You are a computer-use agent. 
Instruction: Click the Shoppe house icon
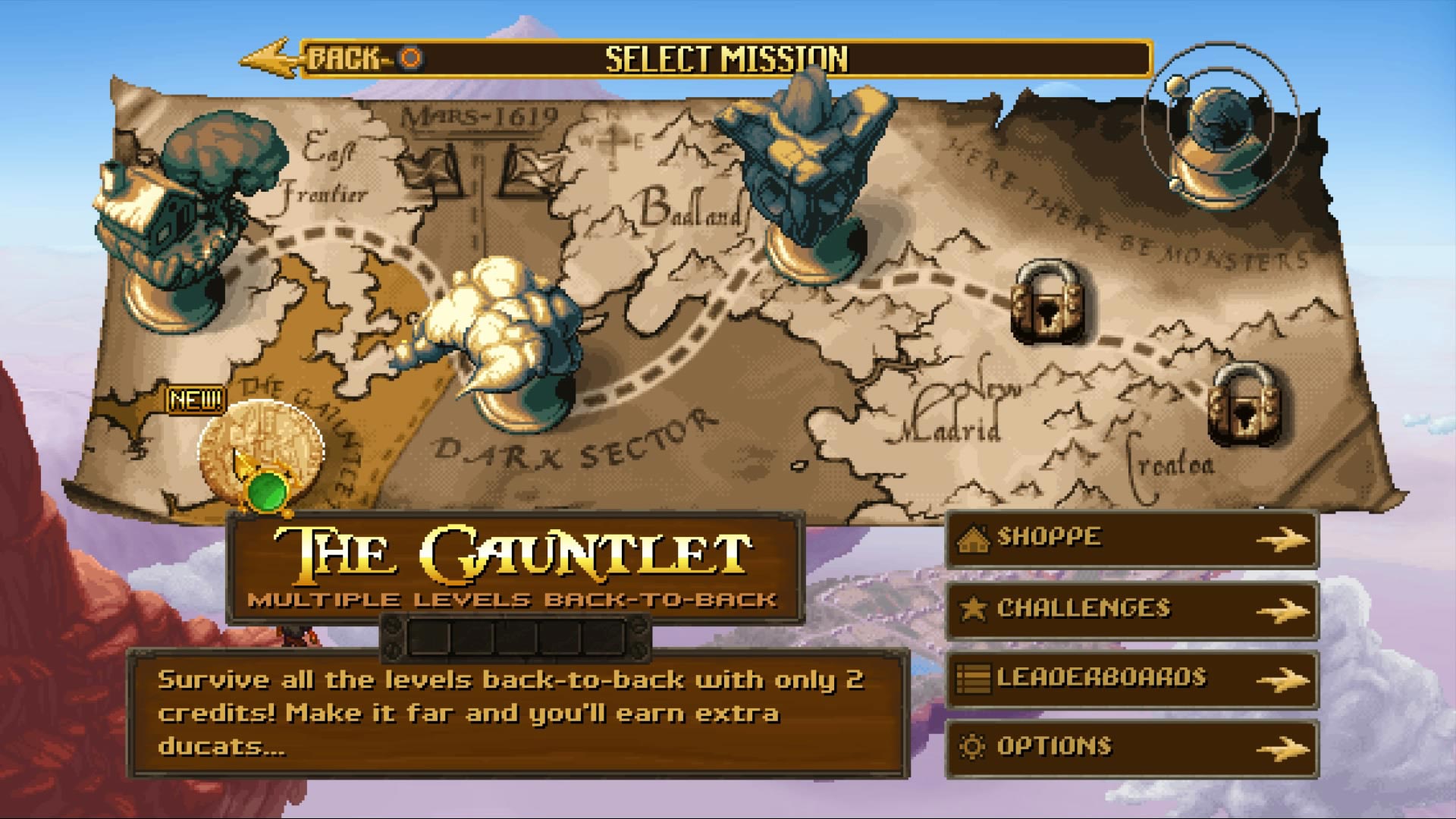974,540
